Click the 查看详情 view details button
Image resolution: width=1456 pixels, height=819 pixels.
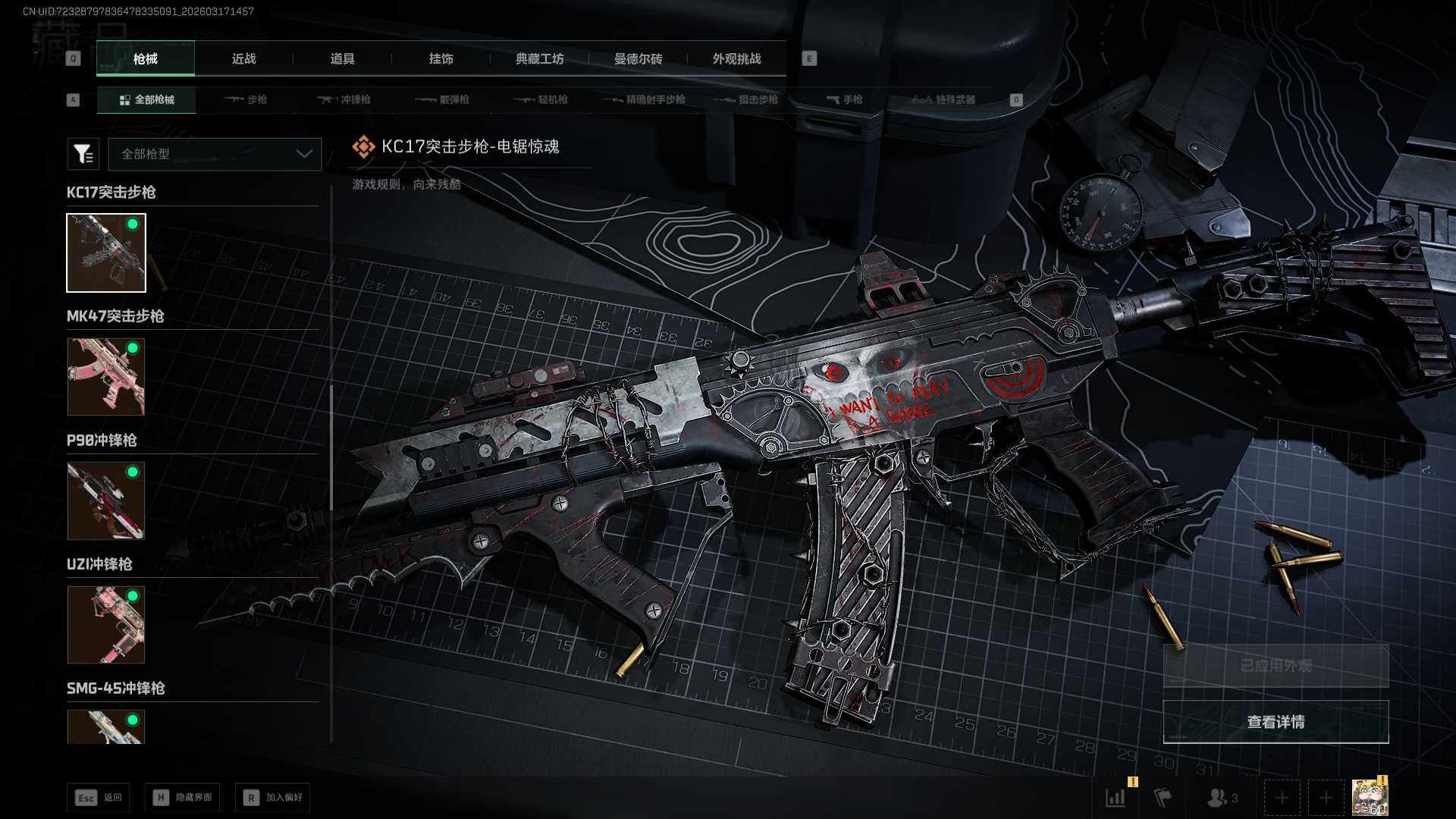click(x=1276, y=721)
